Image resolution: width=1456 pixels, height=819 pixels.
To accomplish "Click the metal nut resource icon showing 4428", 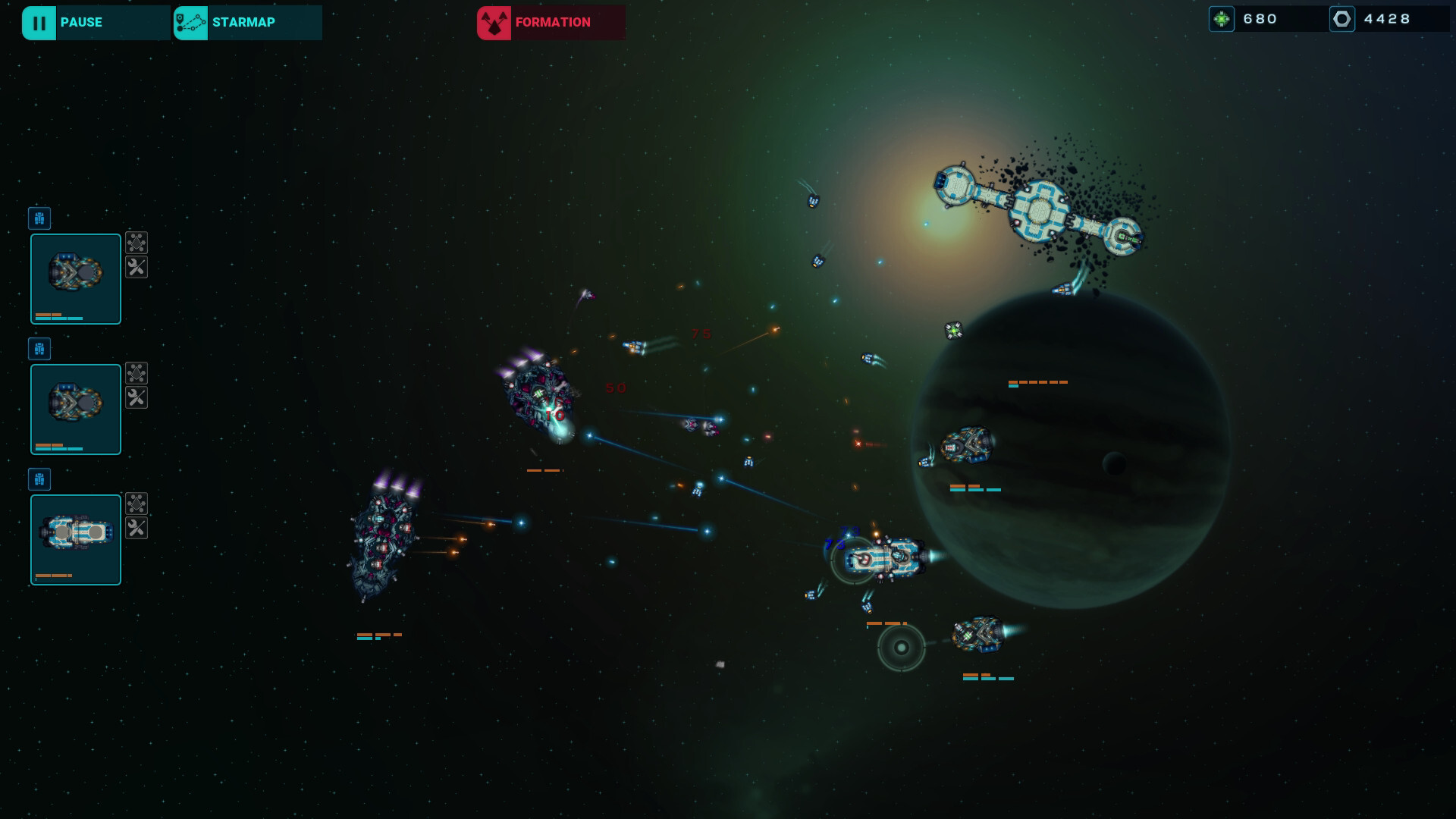I will click(1342, 18).
